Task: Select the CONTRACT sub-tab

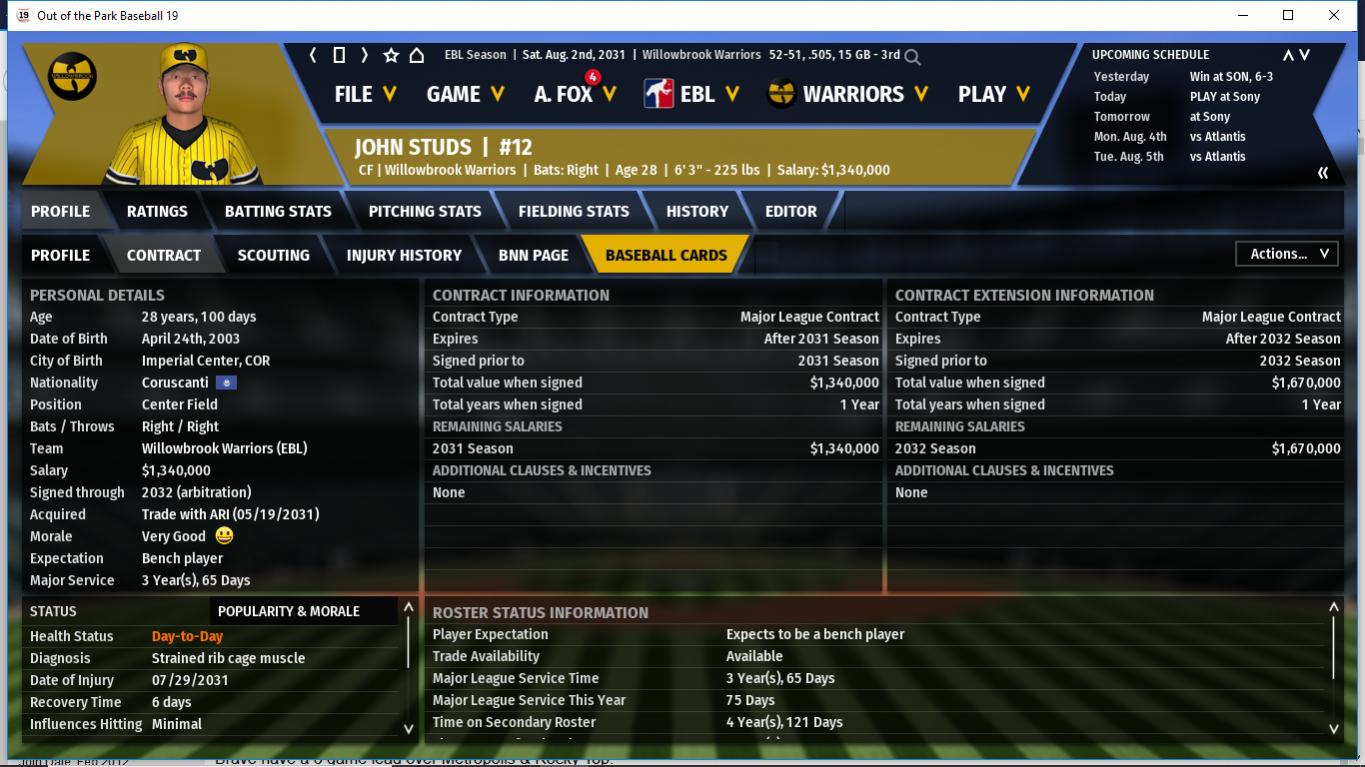Action: (x=164, y=255)
